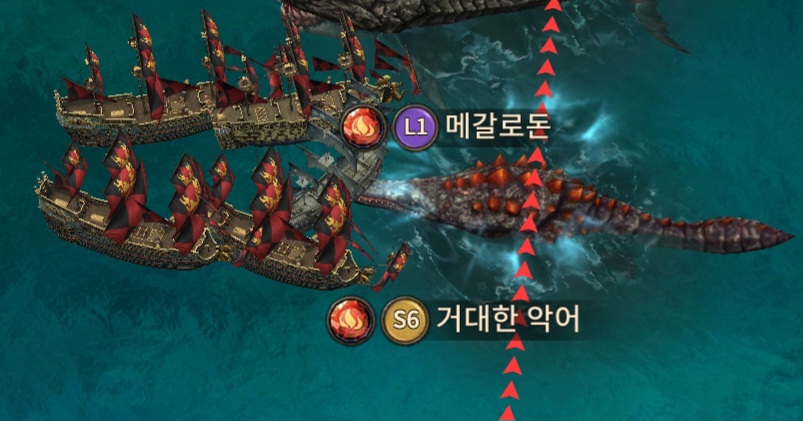Click the gold S6 badge
Viewport: 803px width, 421px height.
405,320
